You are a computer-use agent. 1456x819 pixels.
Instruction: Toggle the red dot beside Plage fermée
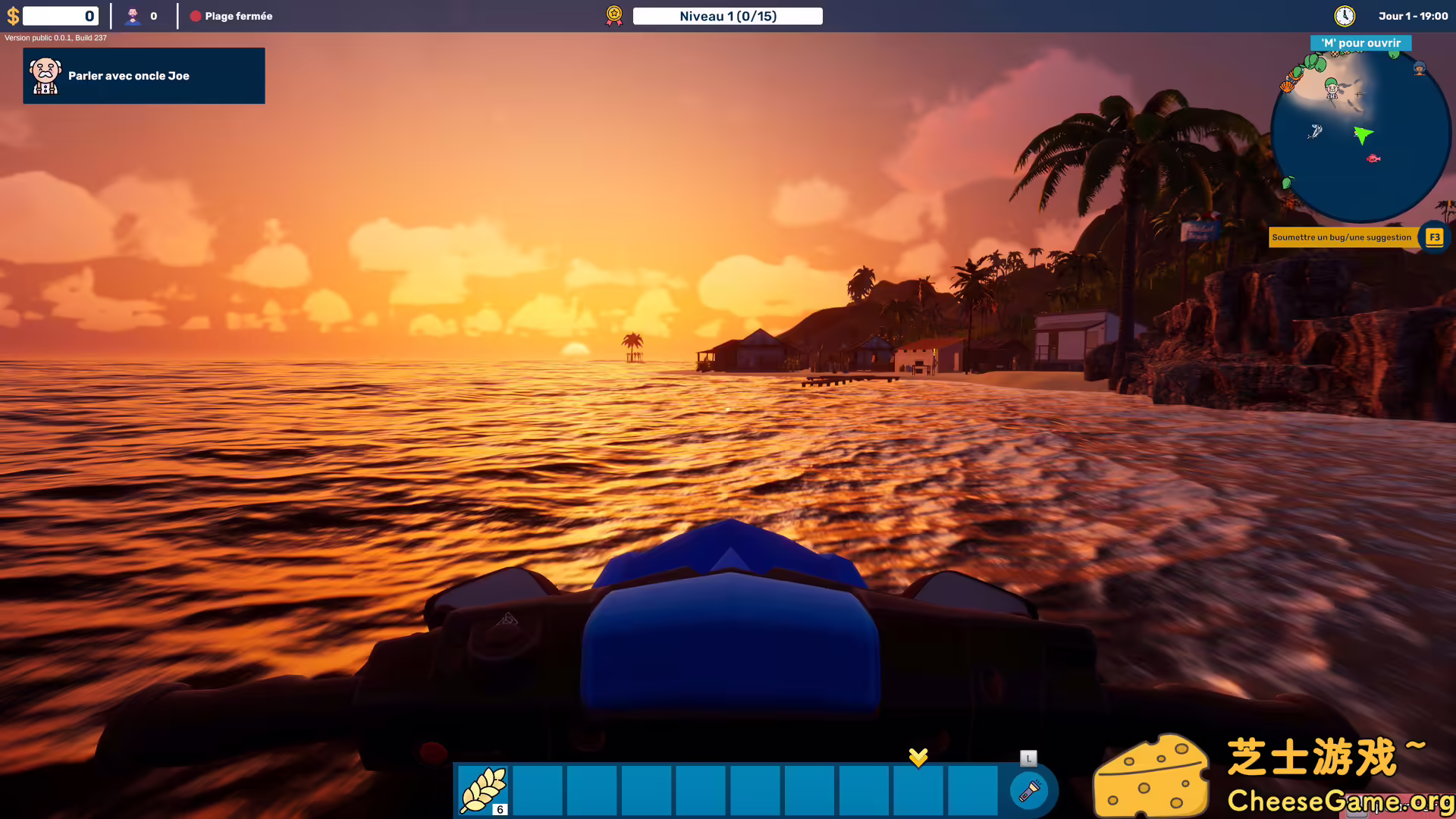(x=196, y=15)
